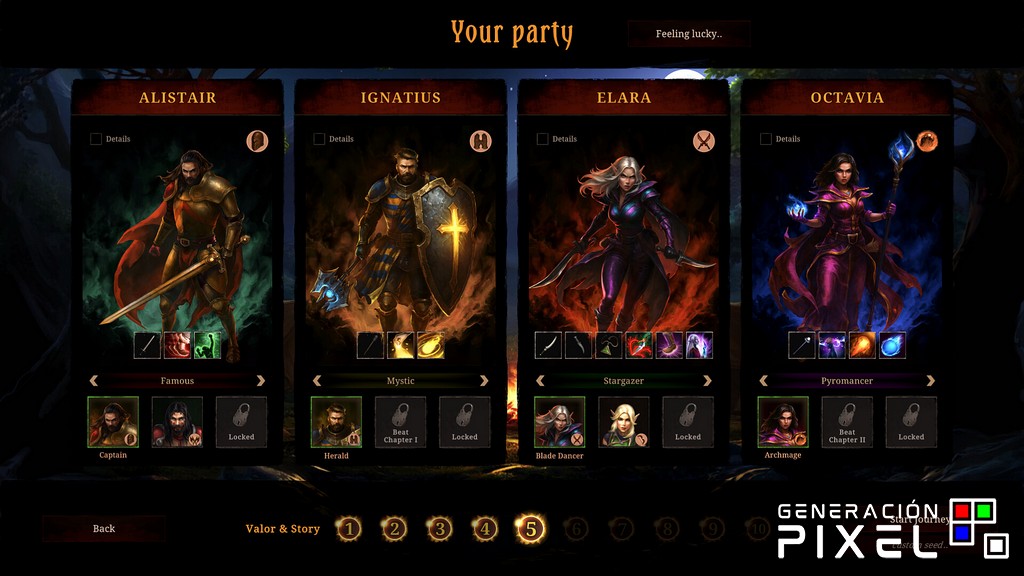1024x576 pixels.
Task: Set Valor & Story level to 1
Action: [348, 529]
